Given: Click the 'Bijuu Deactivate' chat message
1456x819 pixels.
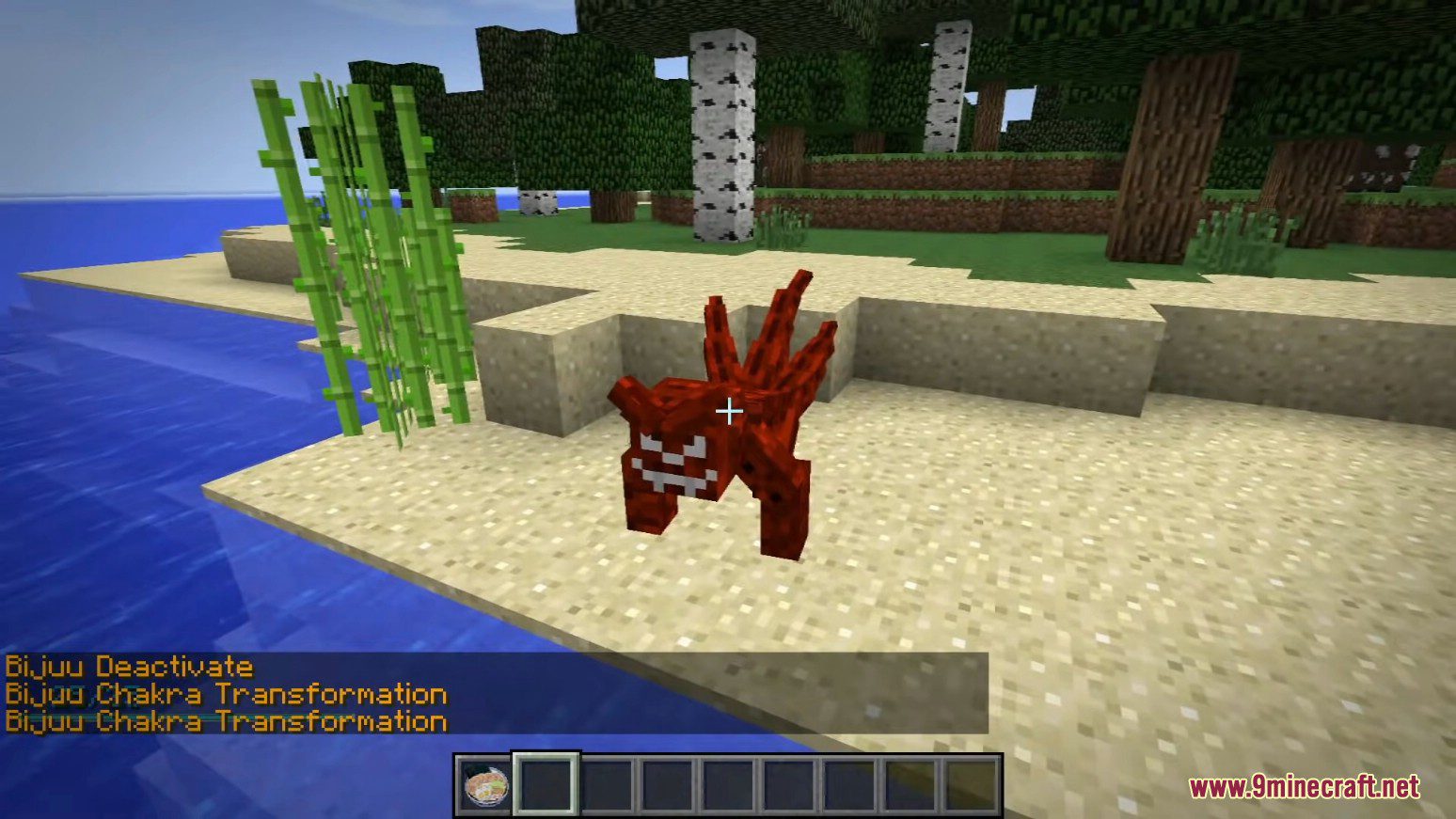Looking at the screenshot, I should (127, 667).
